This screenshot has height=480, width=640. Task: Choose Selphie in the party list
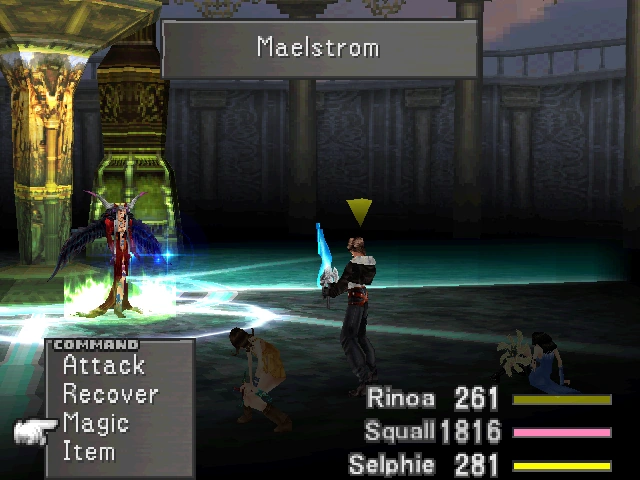(392, 465)
